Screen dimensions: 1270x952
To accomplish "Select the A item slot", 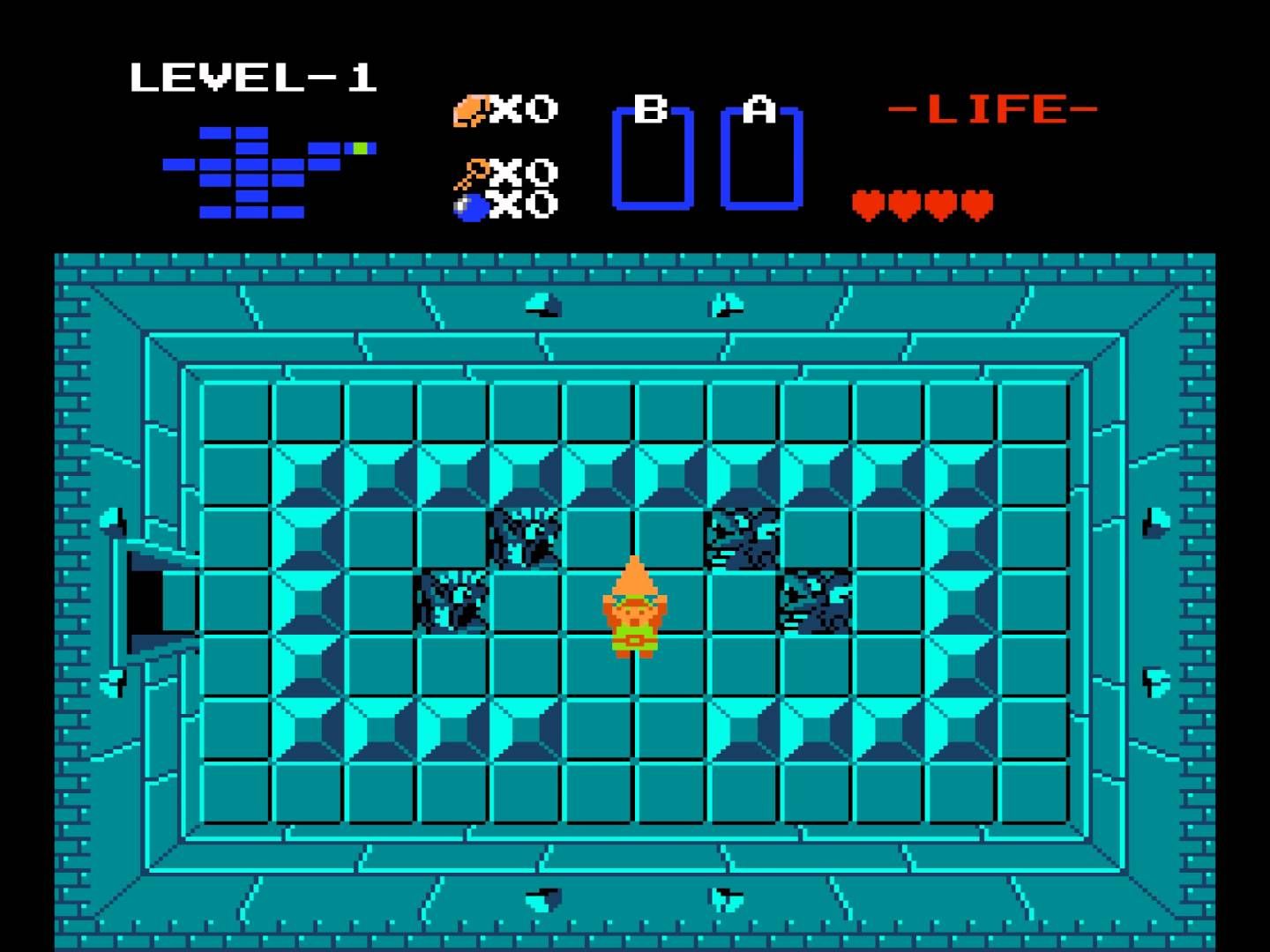I will 760,157.
